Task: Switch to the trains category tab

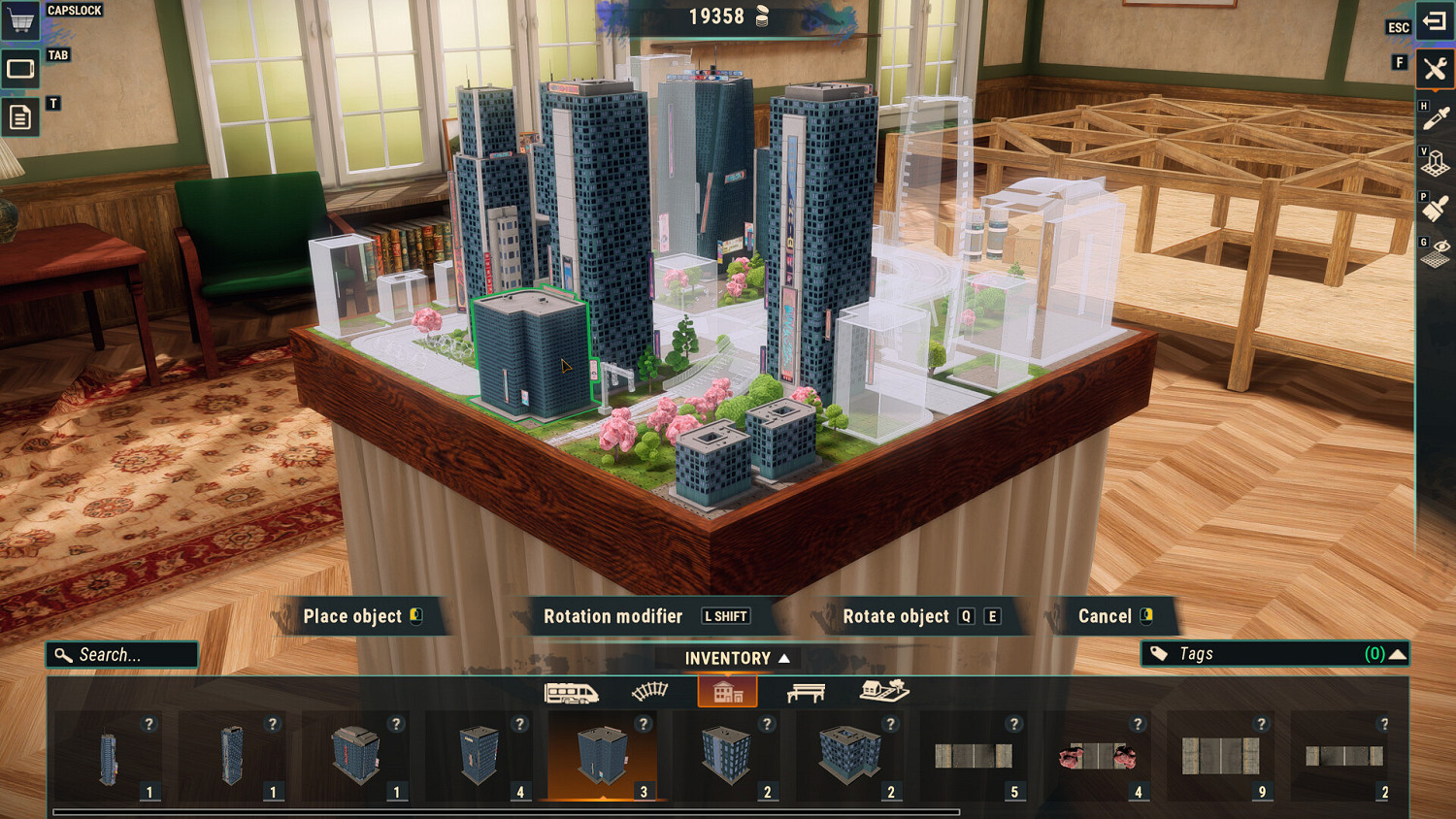Action: 571,692
